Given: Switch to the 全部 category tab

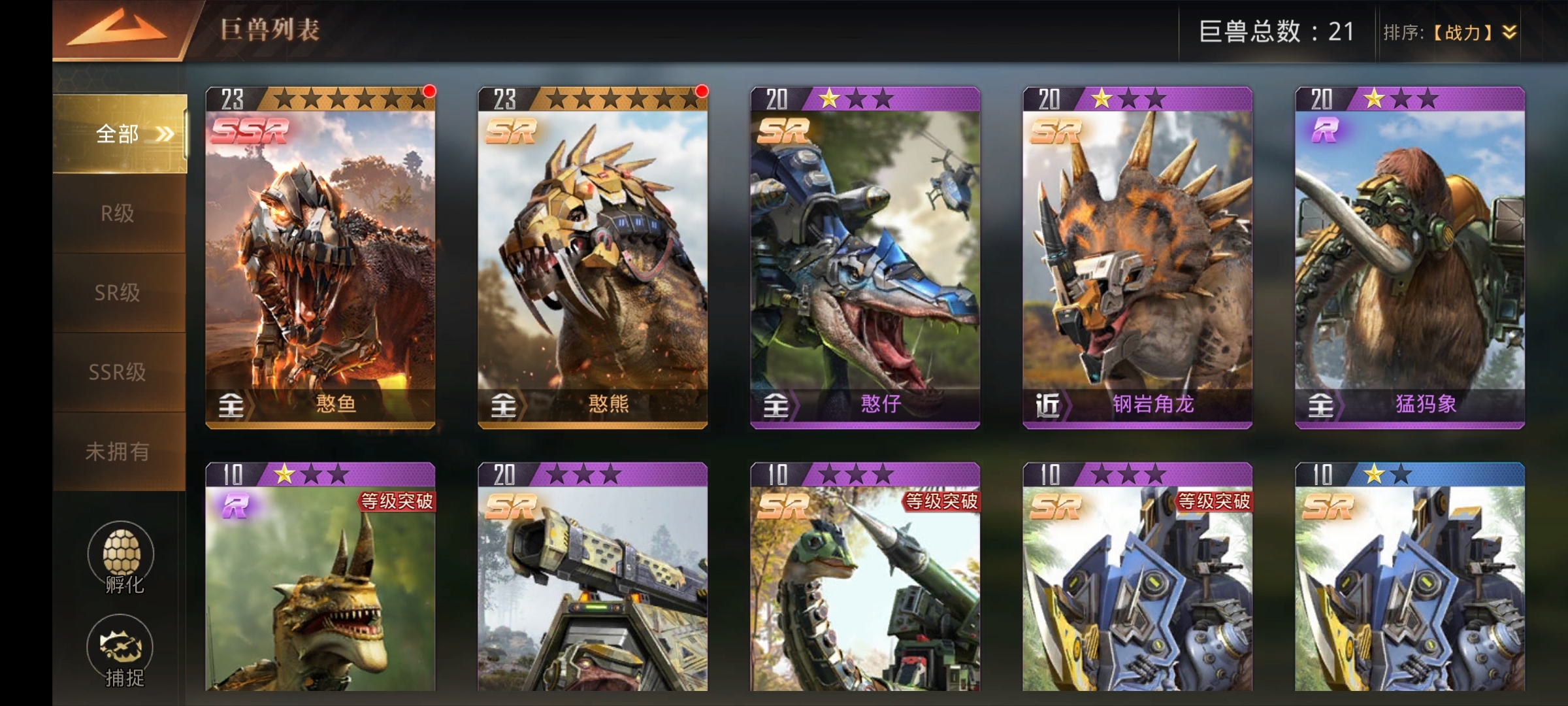Looking at the screenshot, I should tap(120, 134).
